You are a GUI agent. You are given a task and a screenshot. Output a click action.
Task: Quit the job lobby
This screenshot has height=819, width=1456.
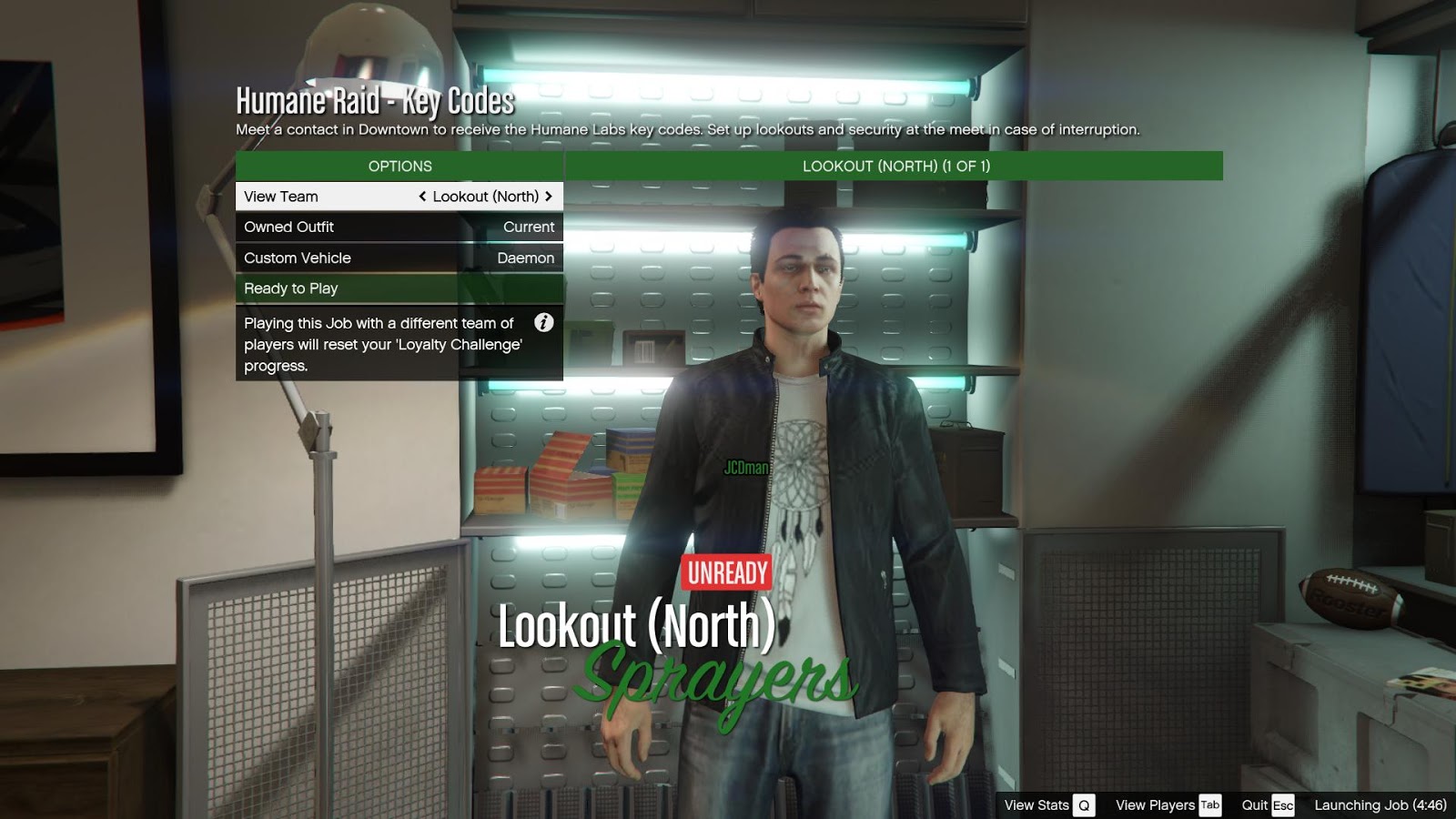pos(1267,805)
